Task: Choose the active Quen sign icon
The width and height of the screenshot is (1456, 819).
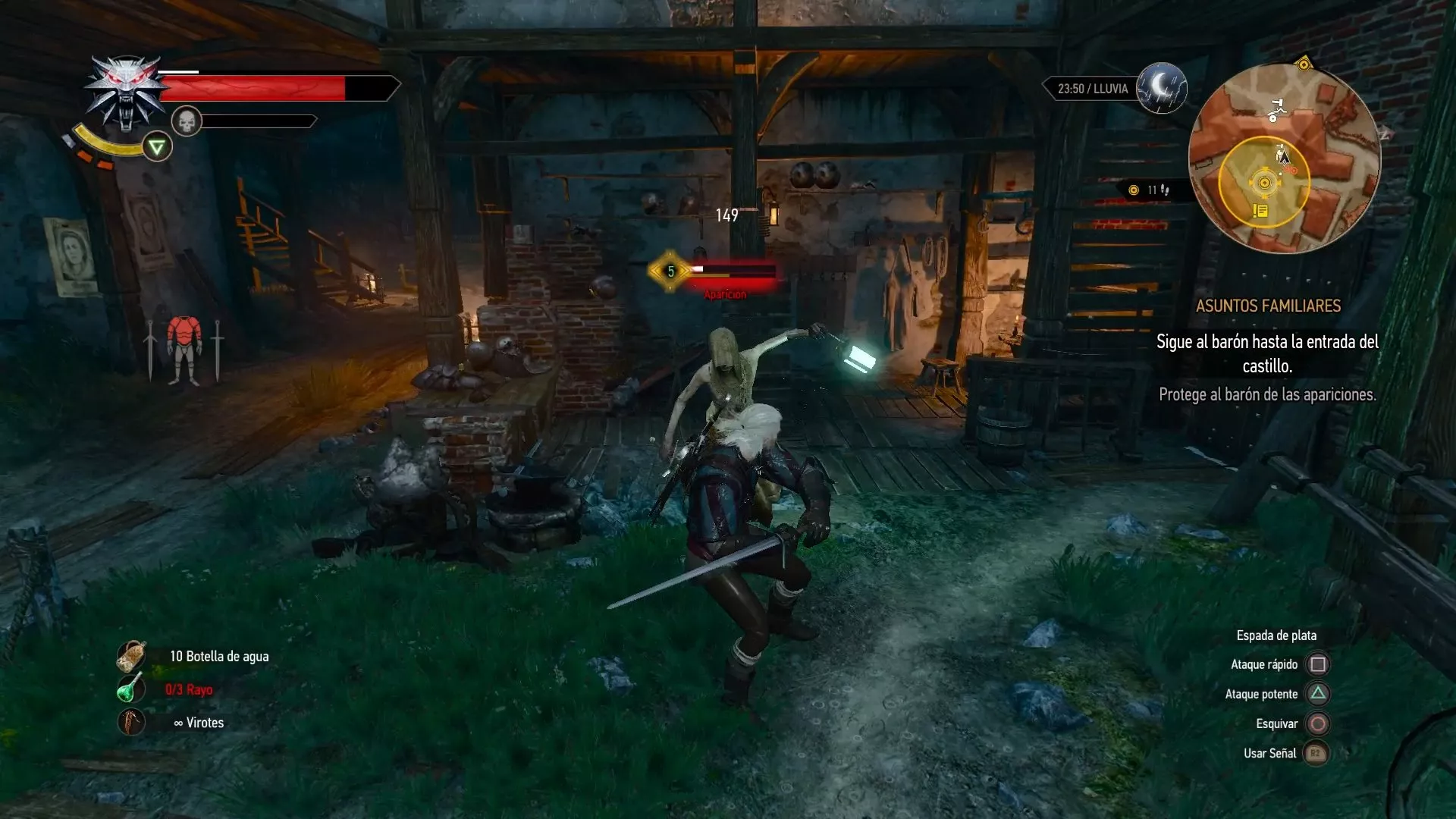Action: pos(157,146)
